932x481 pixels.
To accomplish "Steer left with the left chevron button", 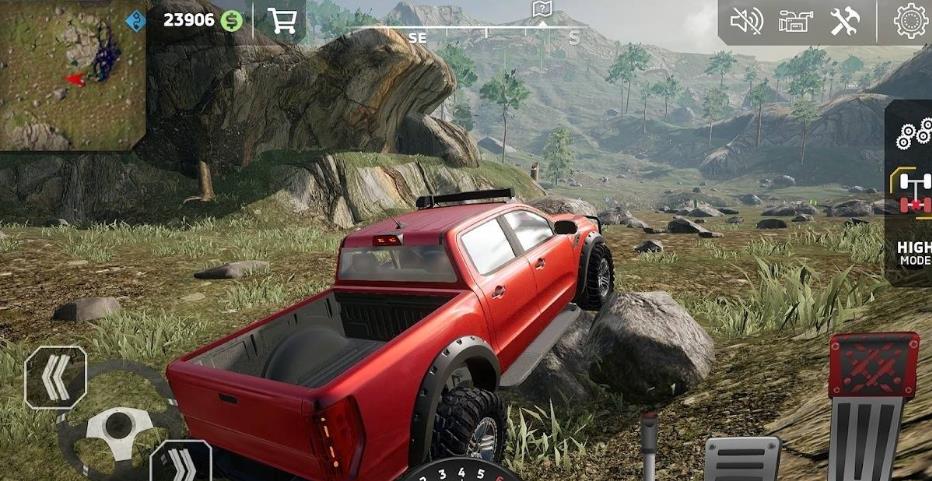I will 55,377.
